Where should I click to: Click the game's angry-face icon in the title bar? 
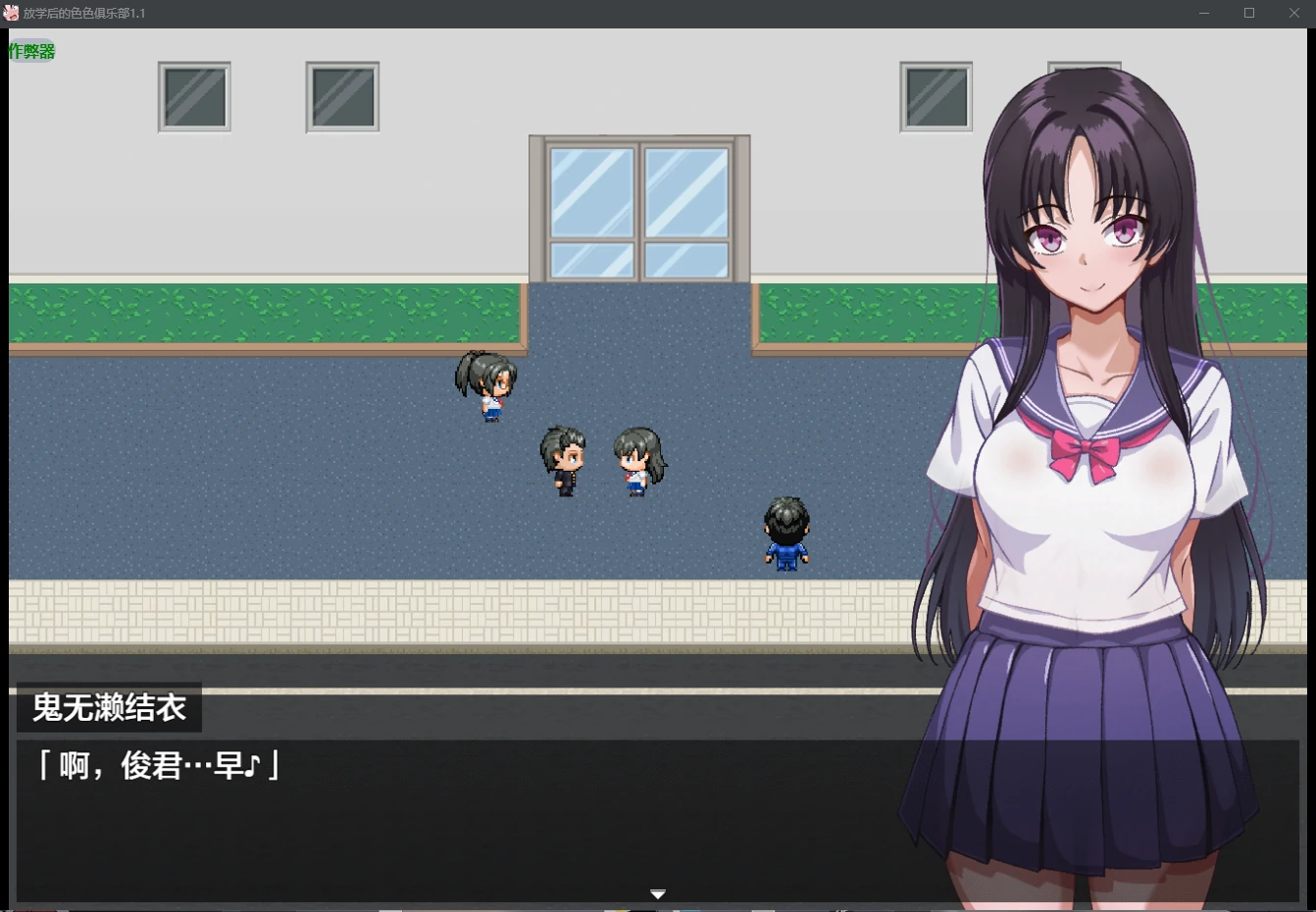click(12, 13)
